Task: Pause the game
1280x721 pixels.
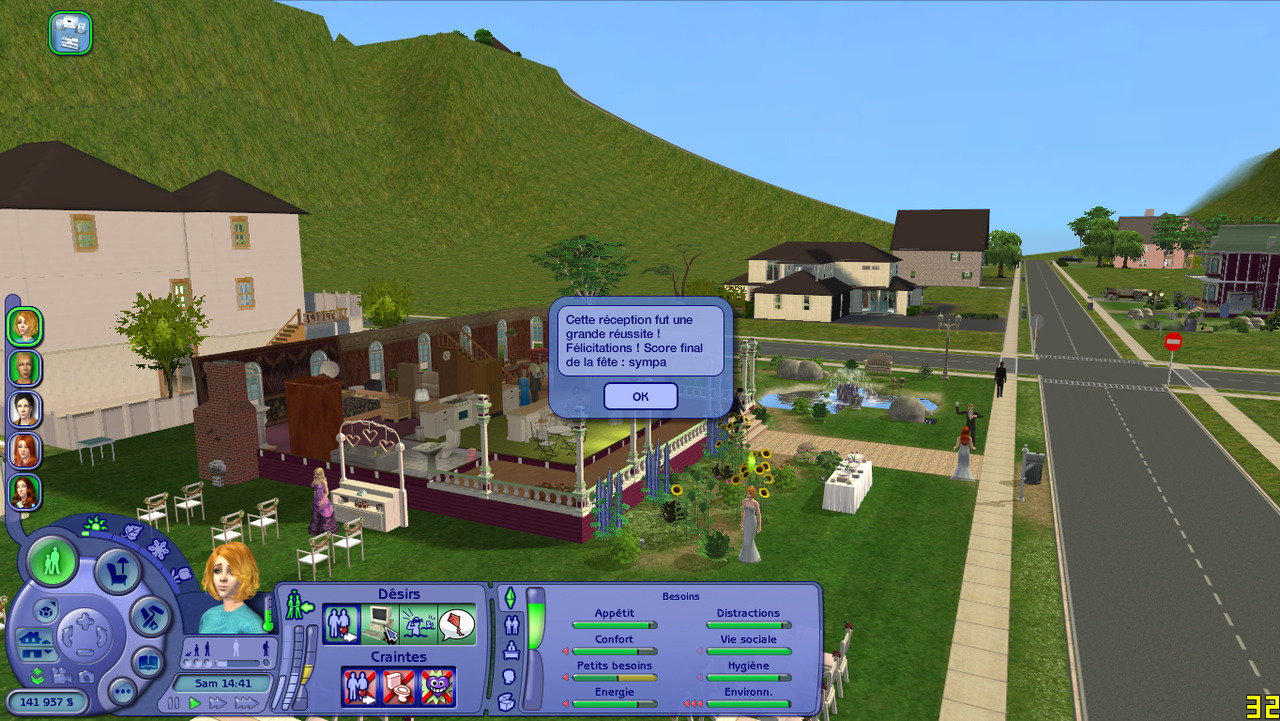Action: [173, 703]
